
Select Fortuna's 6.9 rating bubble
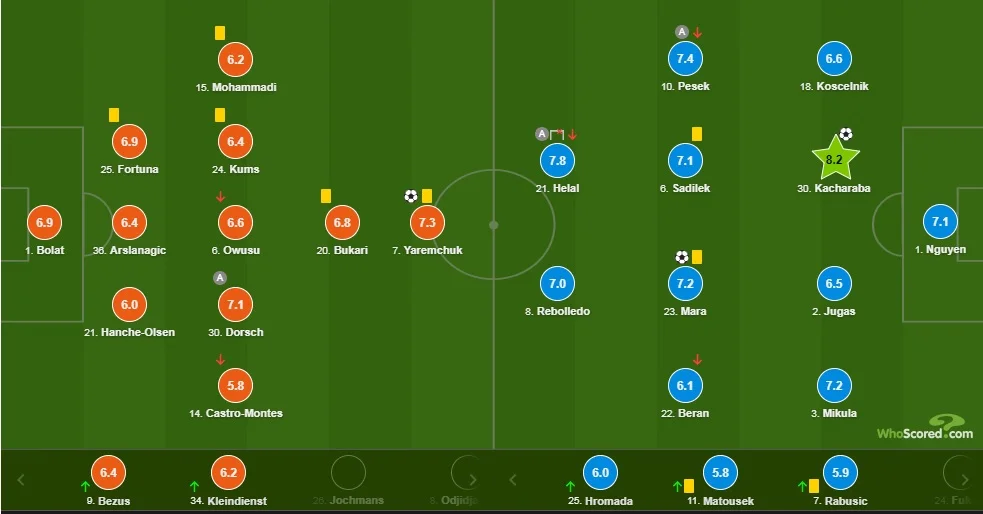129,141
